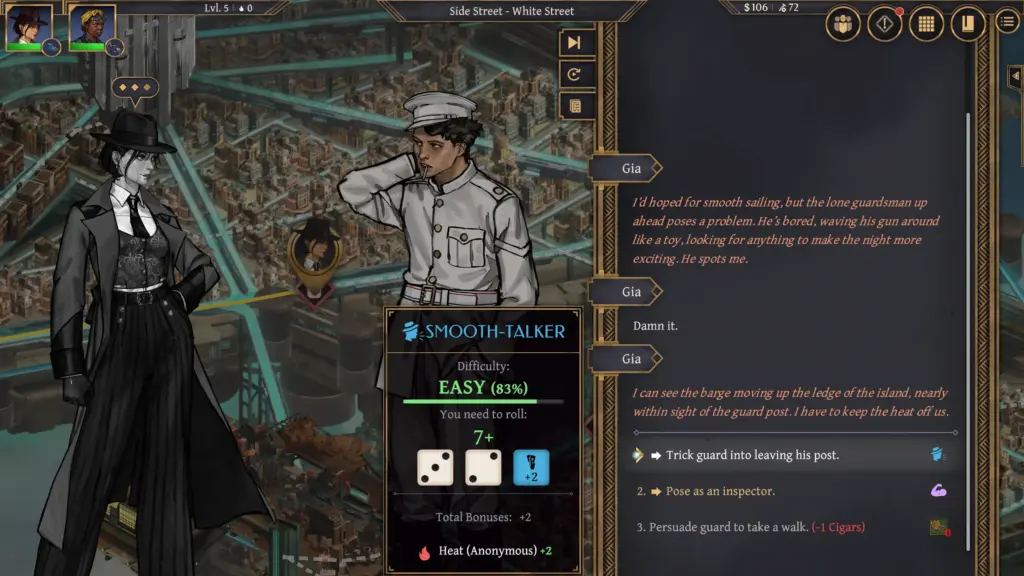Open the list menu button
The image size is (1024, 576).
coord(1008,22)
